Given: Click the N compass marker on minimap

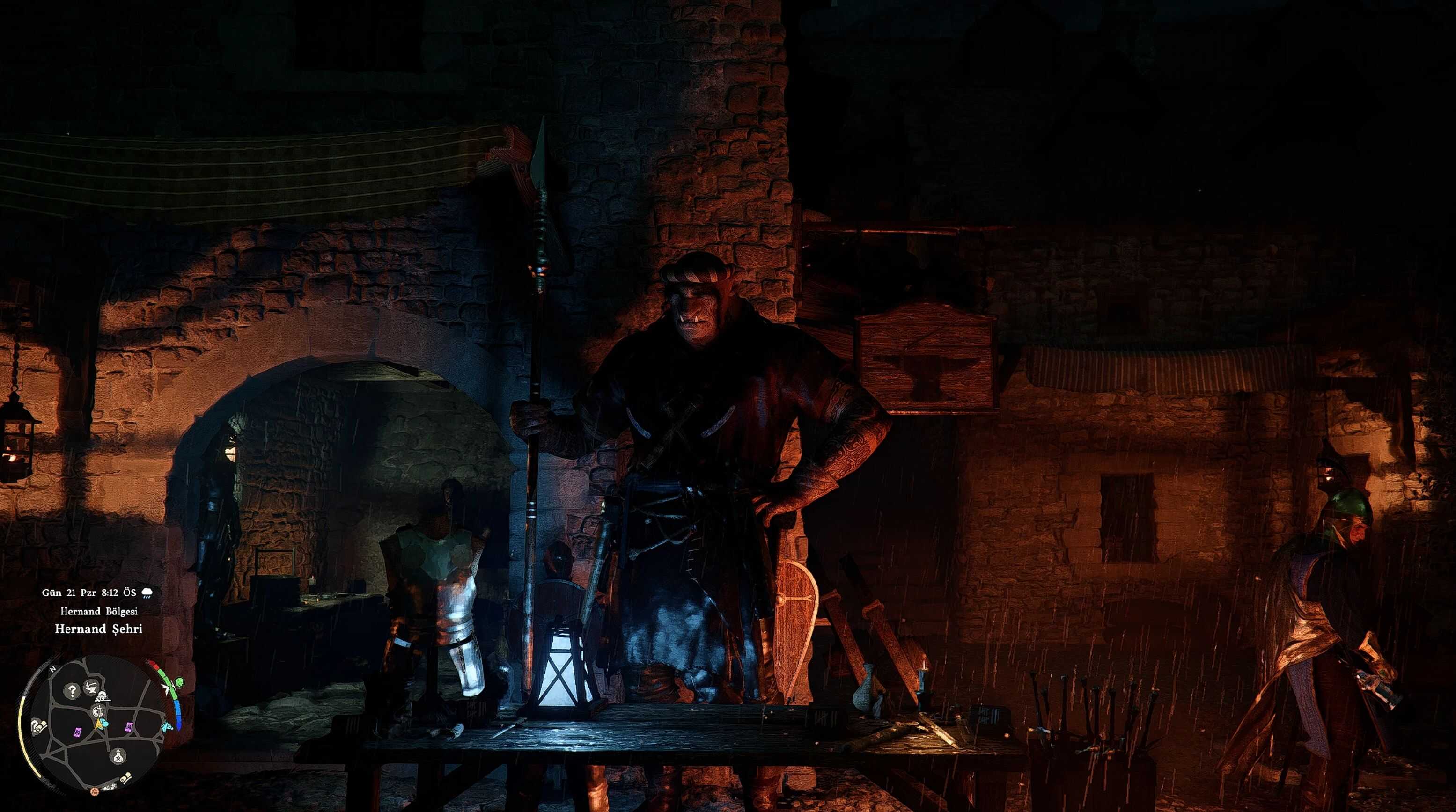Looking at the screenshot, I should tap(52, 669).
